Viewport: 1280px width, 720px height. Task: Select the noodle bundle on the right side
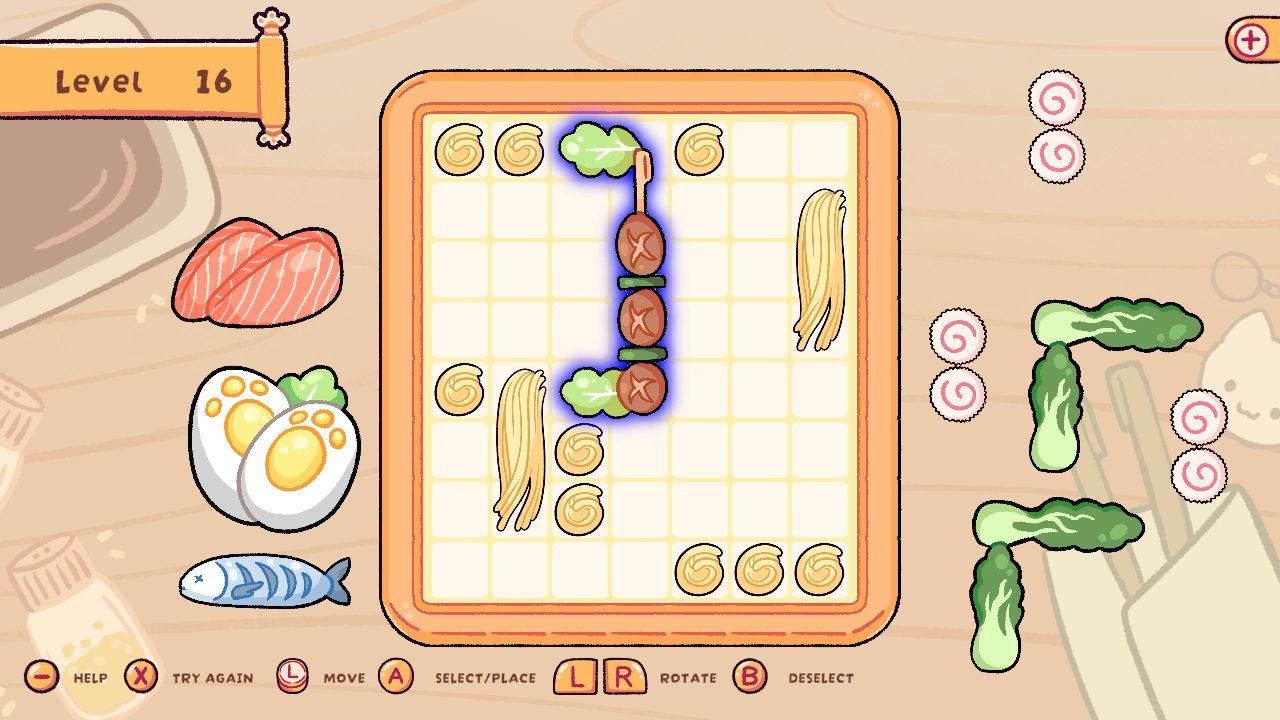(x=822, y=270)
